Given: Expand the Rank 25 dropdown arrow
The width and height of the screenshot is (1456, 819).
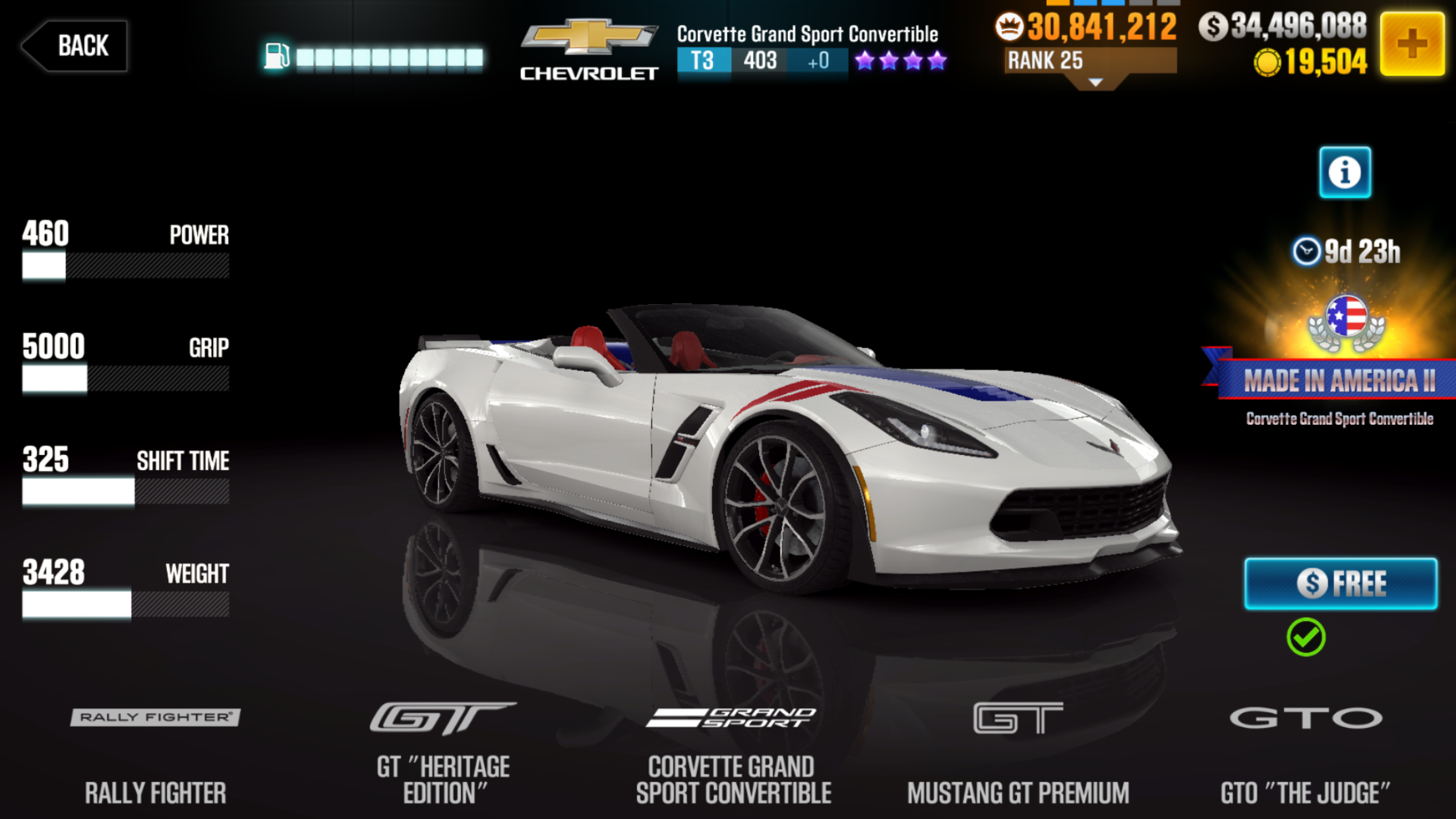Looking at the screenshot, I should (1095, 82).
